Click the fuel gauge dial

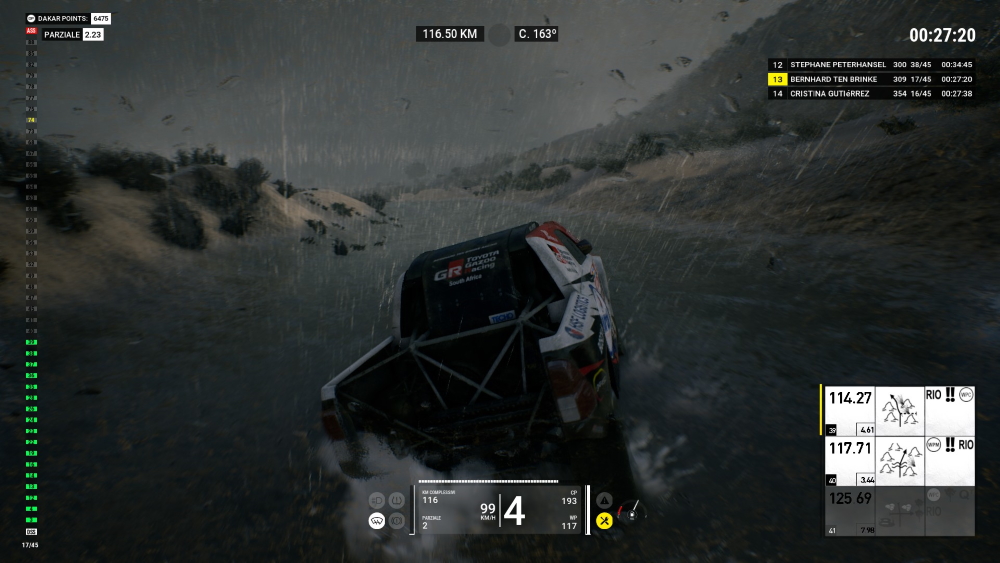(x=630, y=510)
